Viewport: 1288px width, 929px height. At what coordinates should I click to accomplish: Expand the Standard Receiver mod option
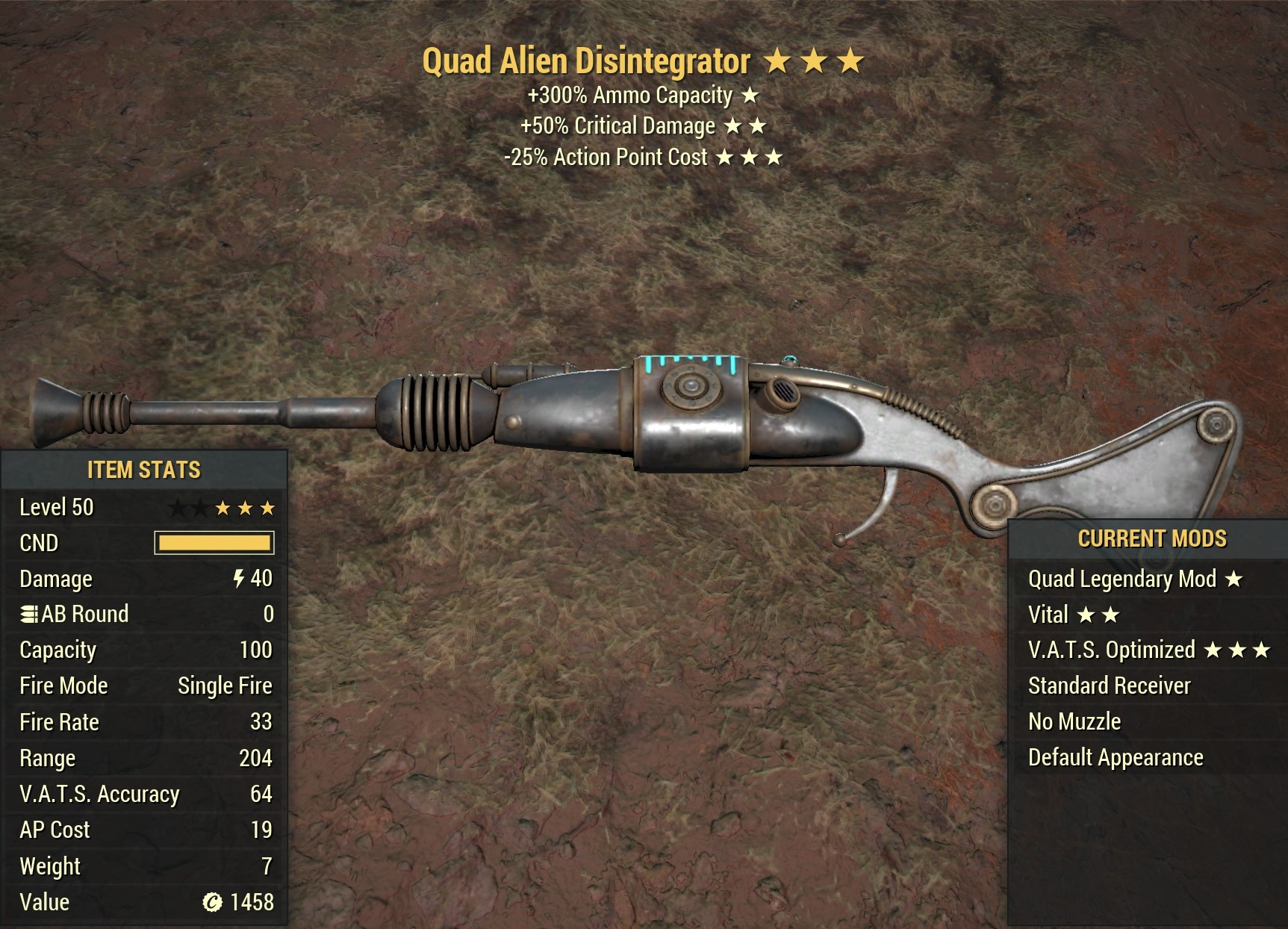(x=1109, y=686)
